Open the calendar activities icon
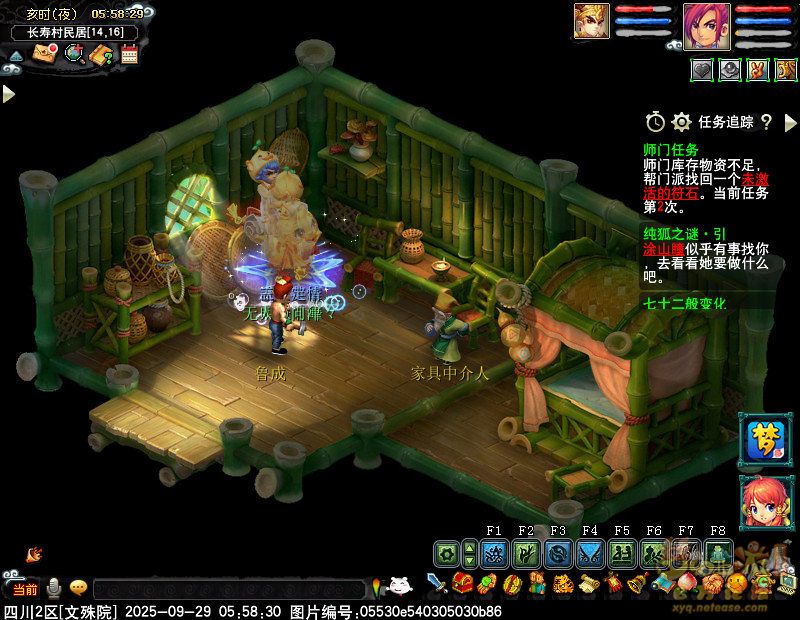 pyautogui.click(x=129, y=55)
